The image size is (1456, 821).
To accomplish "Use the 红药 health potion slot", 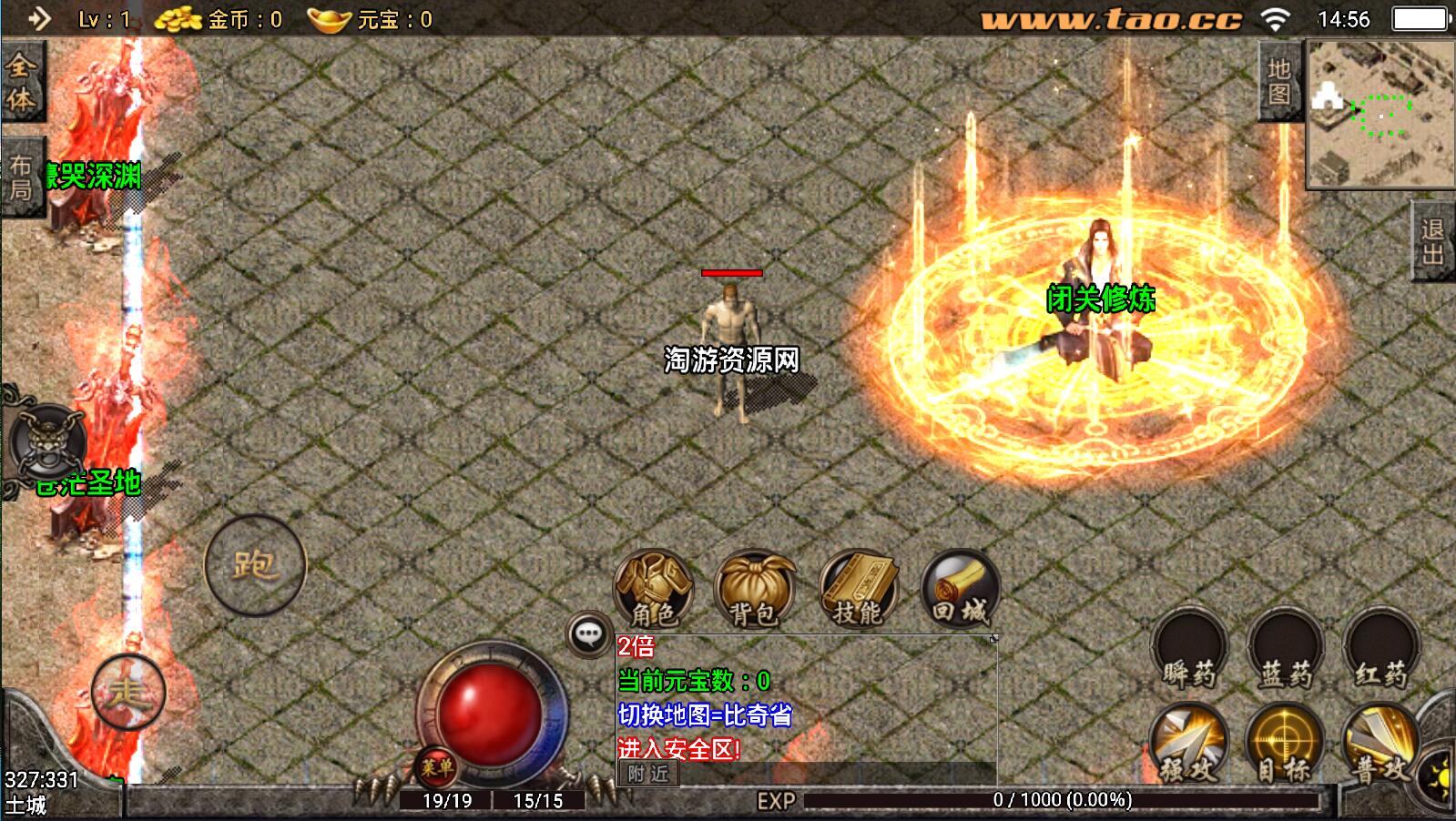I will click(1380, 649).
